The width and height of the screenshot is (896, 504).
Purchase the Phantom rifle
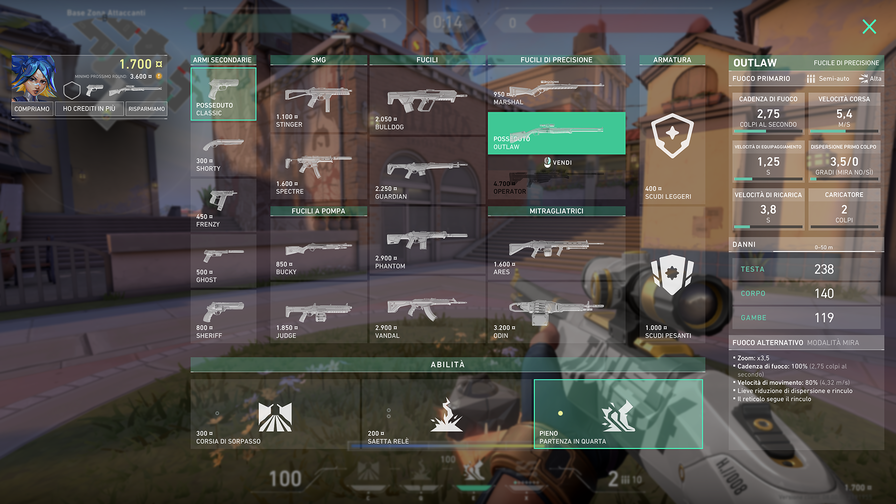point(427,245)
